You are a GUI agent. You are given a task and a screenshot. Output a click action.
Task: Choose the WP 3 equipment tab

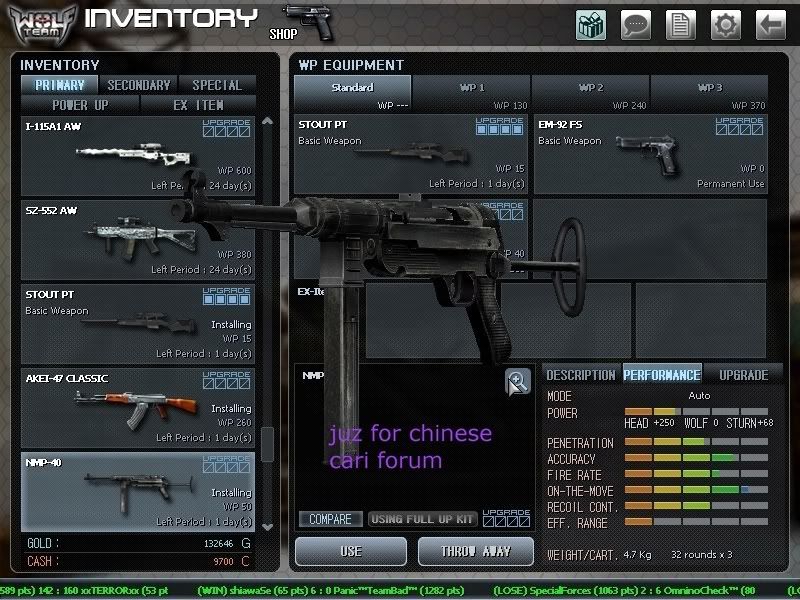click(x=710, y=88)
